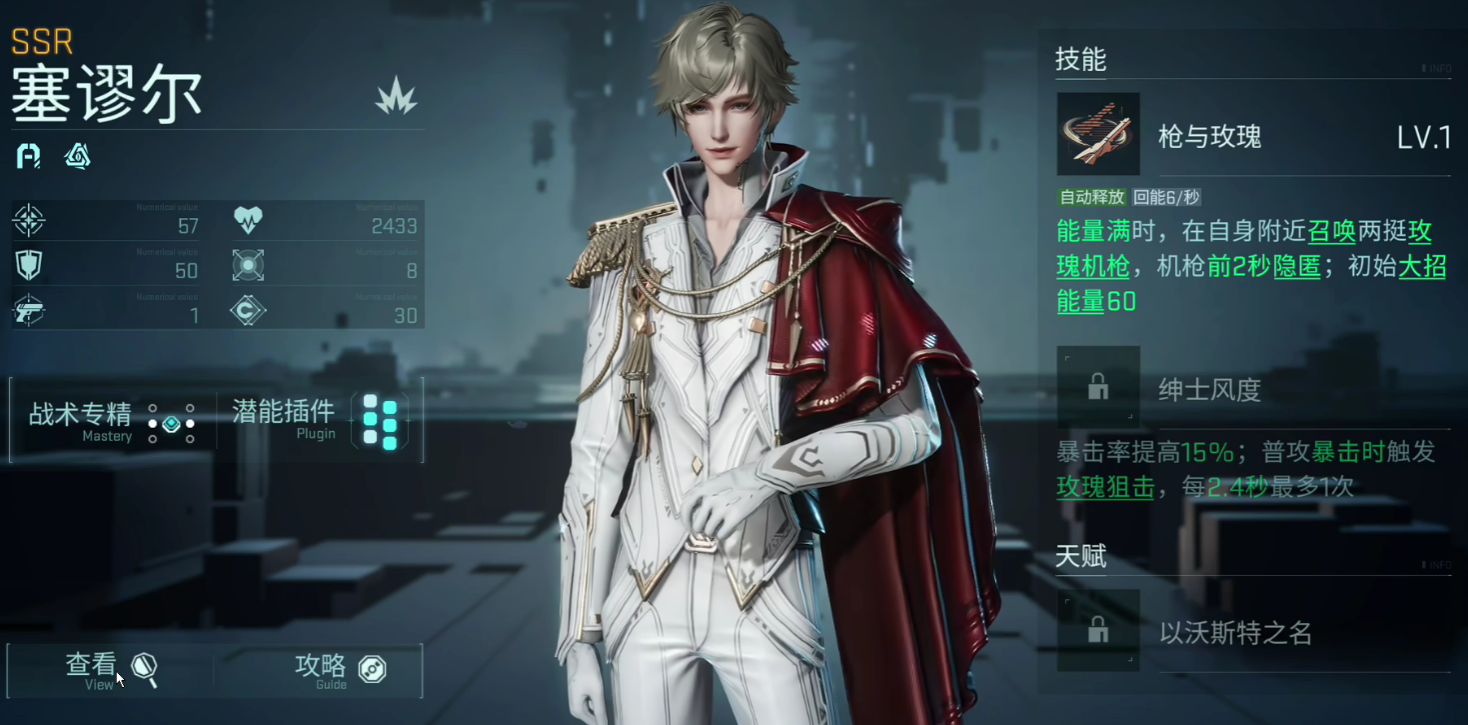
Task: Click the locked 以沃斯特之名 talent lock icon
Action: pos(1097,632)
